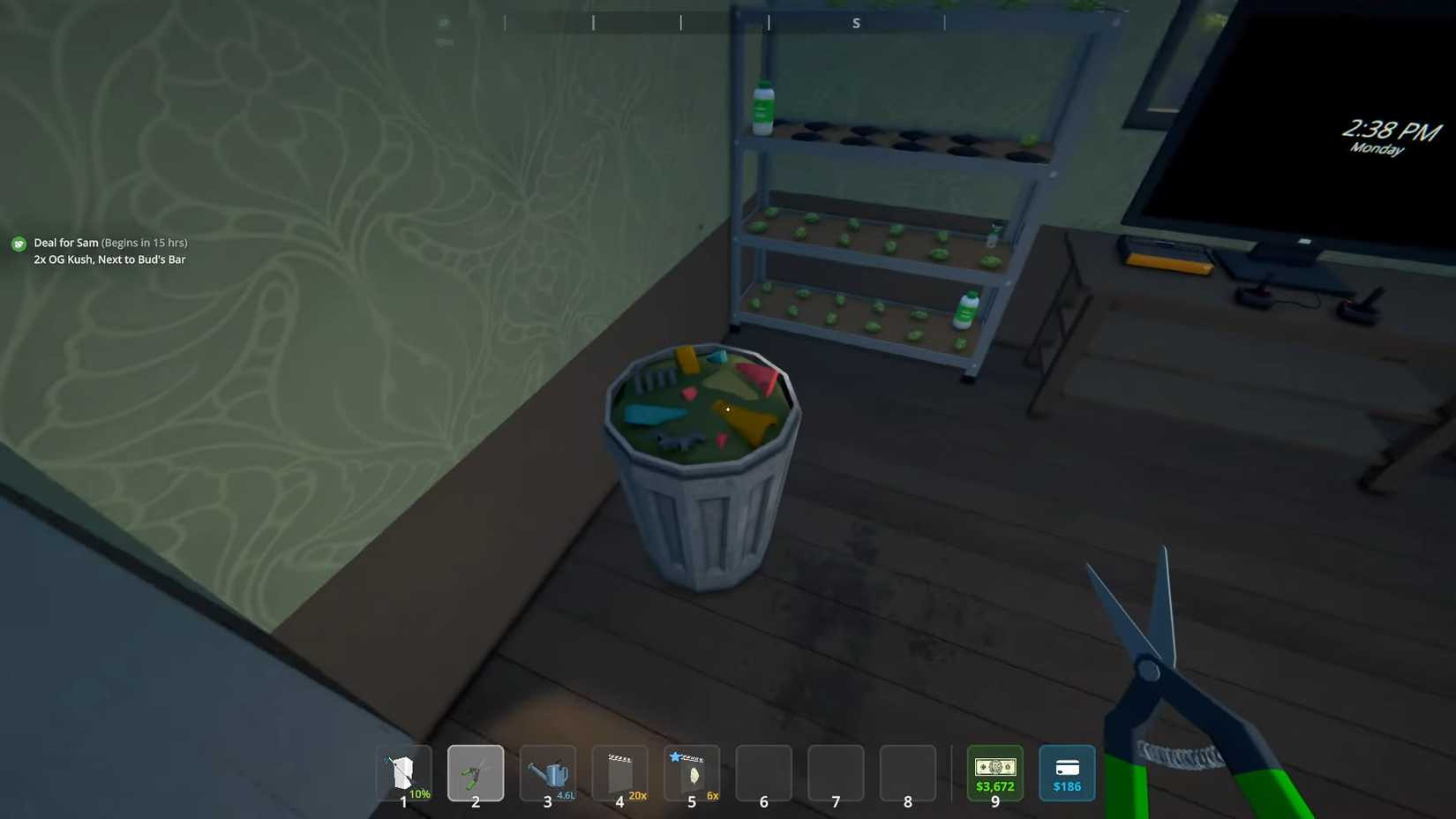Select the cash stack in slot 9
The image size is (1456, 819).
tap(994, 772)
